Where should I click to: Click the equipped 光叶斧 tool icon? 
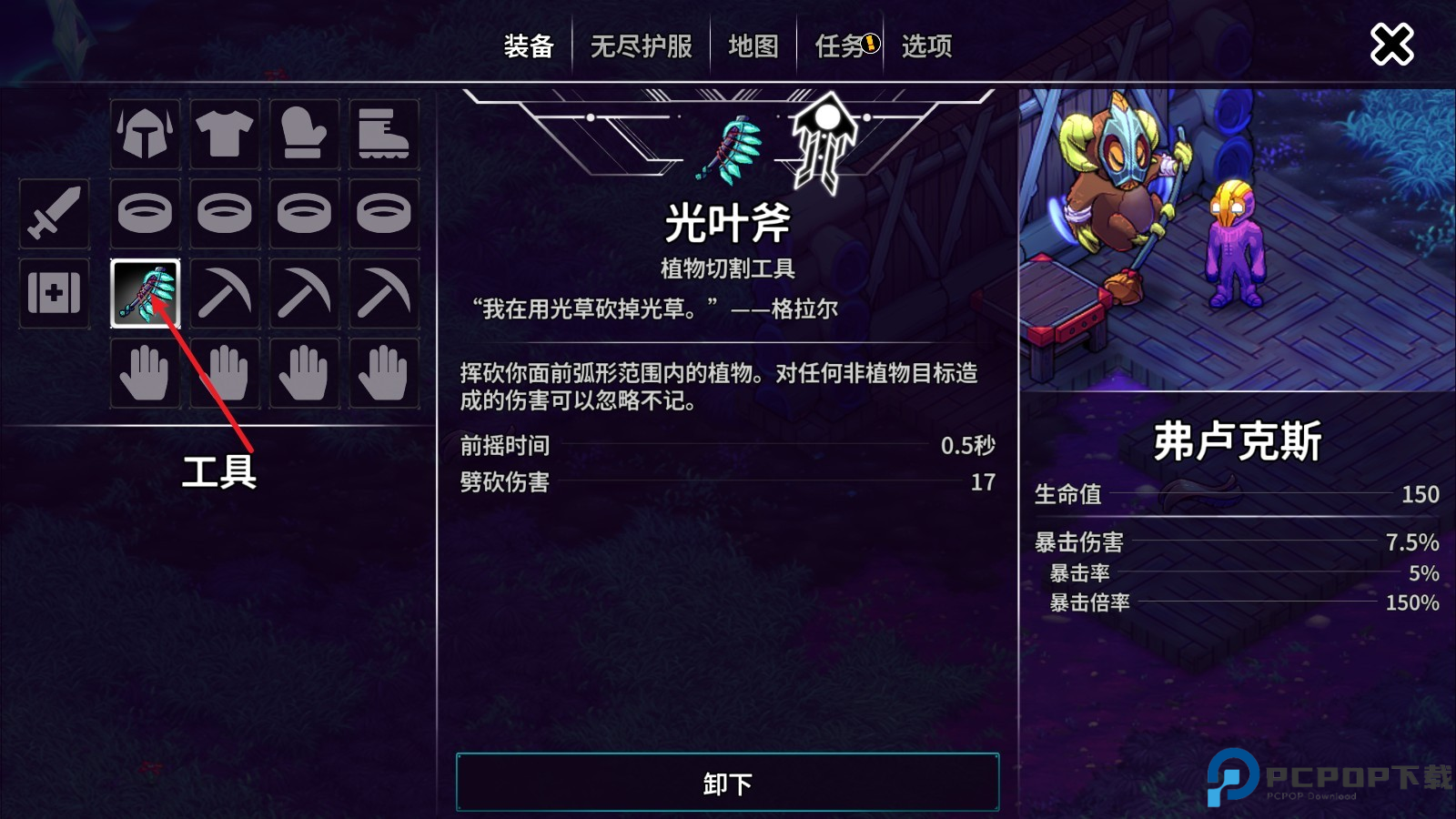click(145, 293)
